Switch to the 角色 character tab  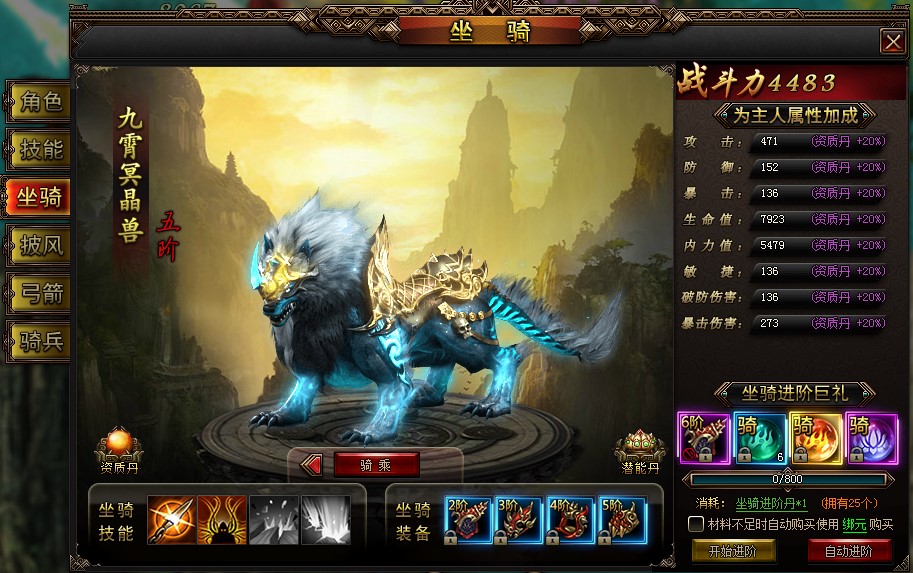40,101
